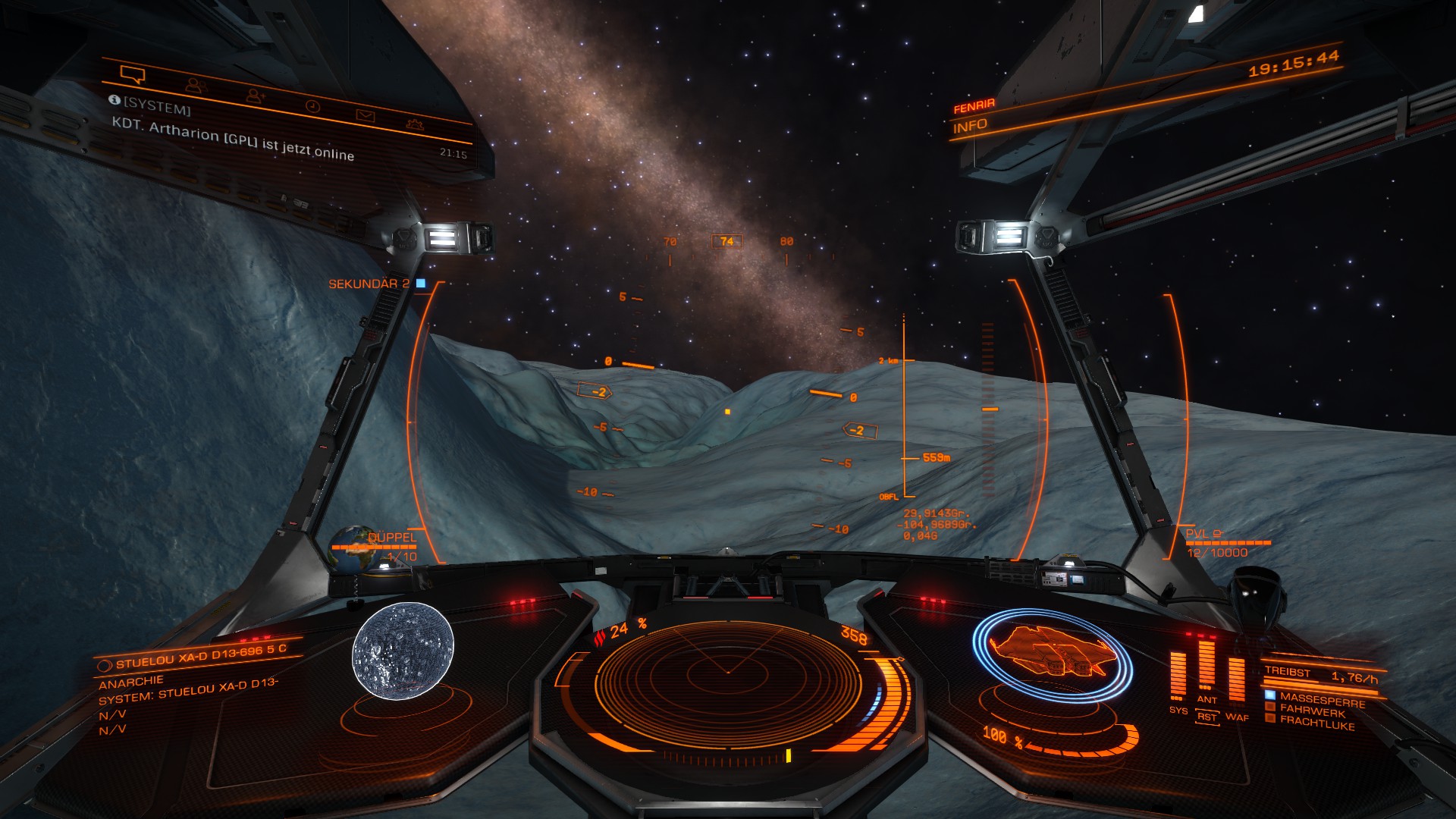Toggle the Fahrwerk landing gear indicator

1311,711
